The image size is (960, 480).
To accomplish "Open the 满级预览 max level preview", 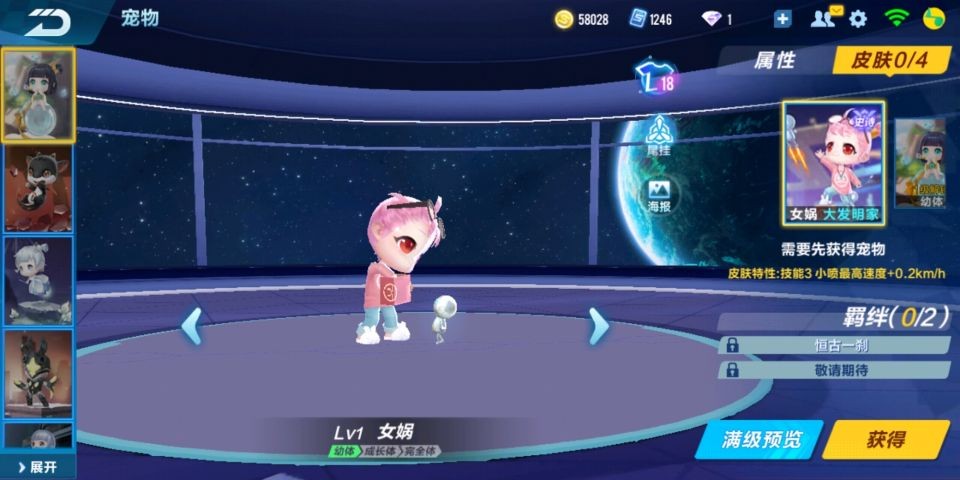I will tap(763, 440).
